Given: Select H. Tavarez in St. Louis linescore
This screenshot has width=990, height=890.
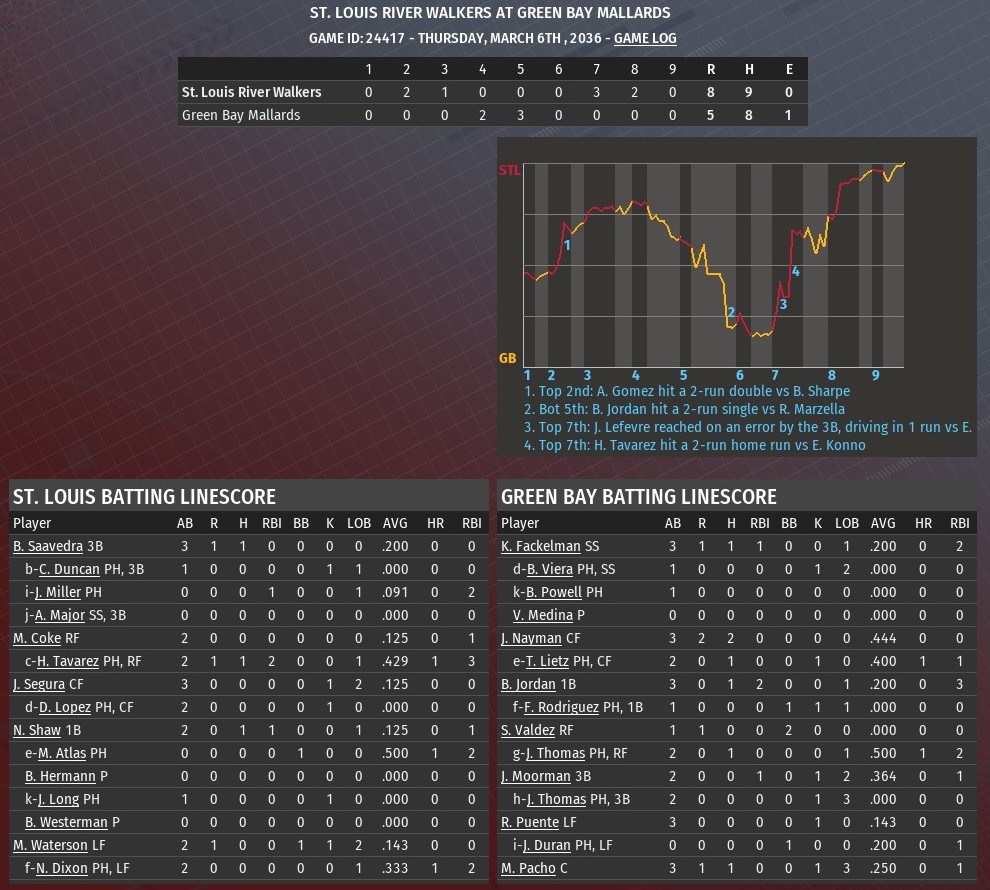Looking at the screenshot, I should tap(68, 661).
